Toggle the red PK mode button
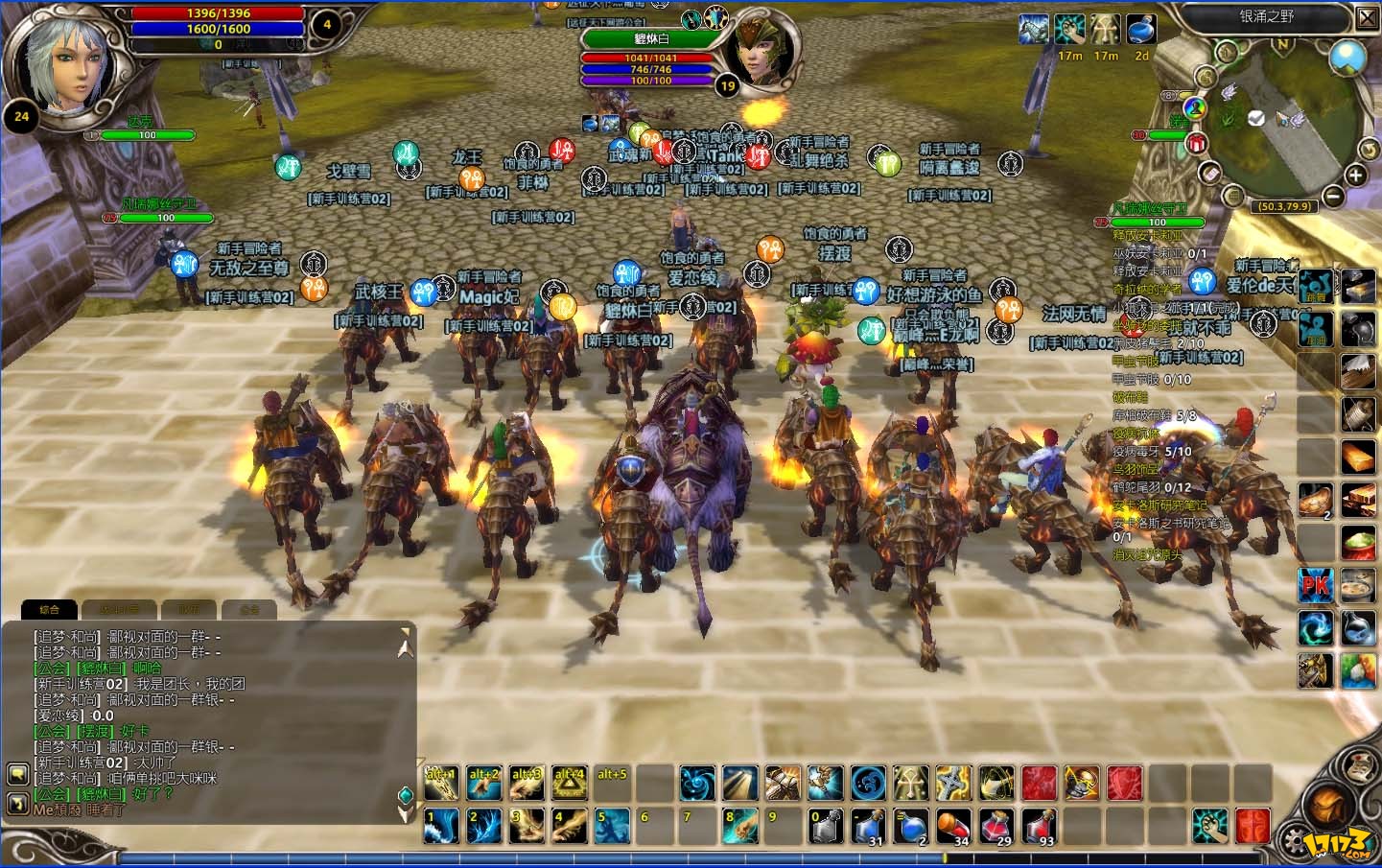 coord(1316,585)
